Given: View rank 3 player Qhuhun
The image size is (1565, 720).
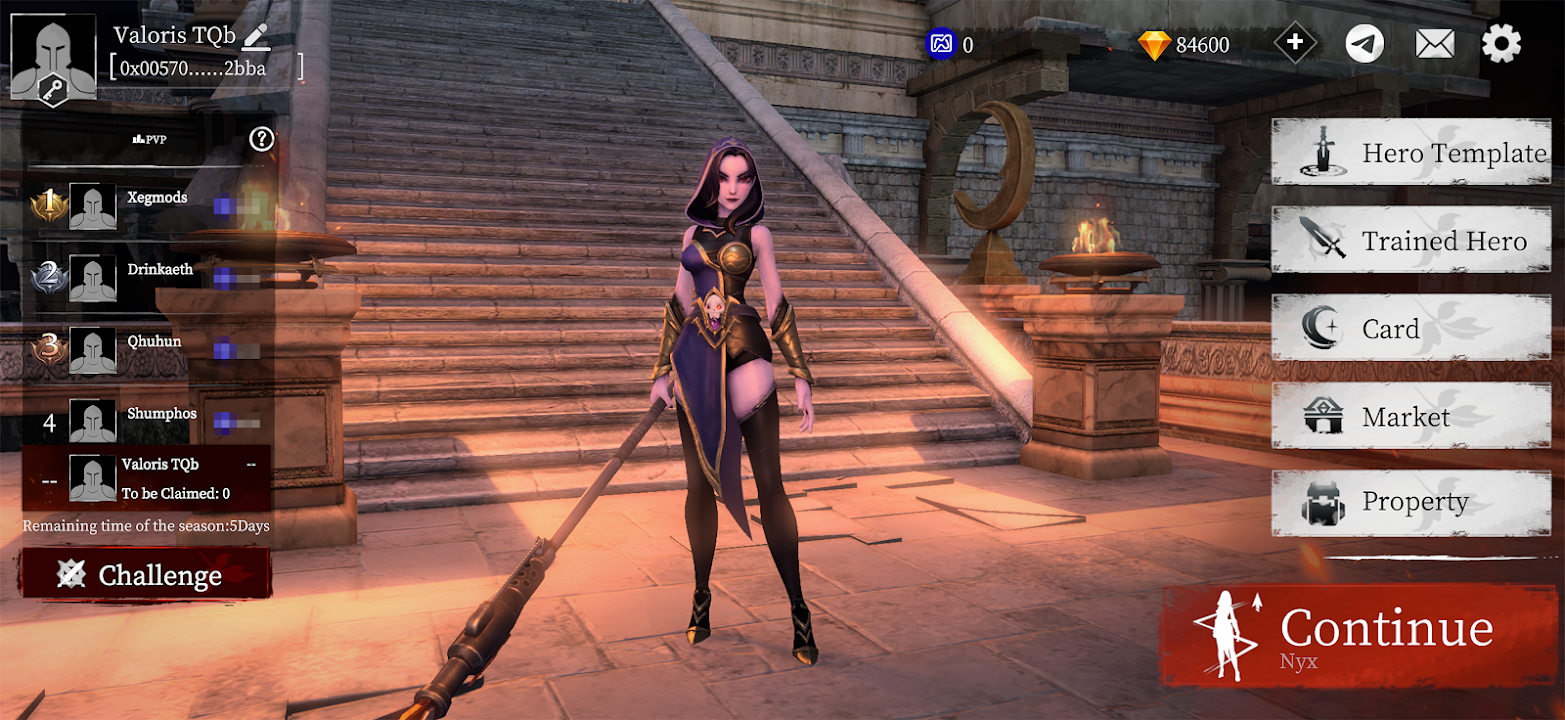Looking at the screenshot, I should 154,342.
